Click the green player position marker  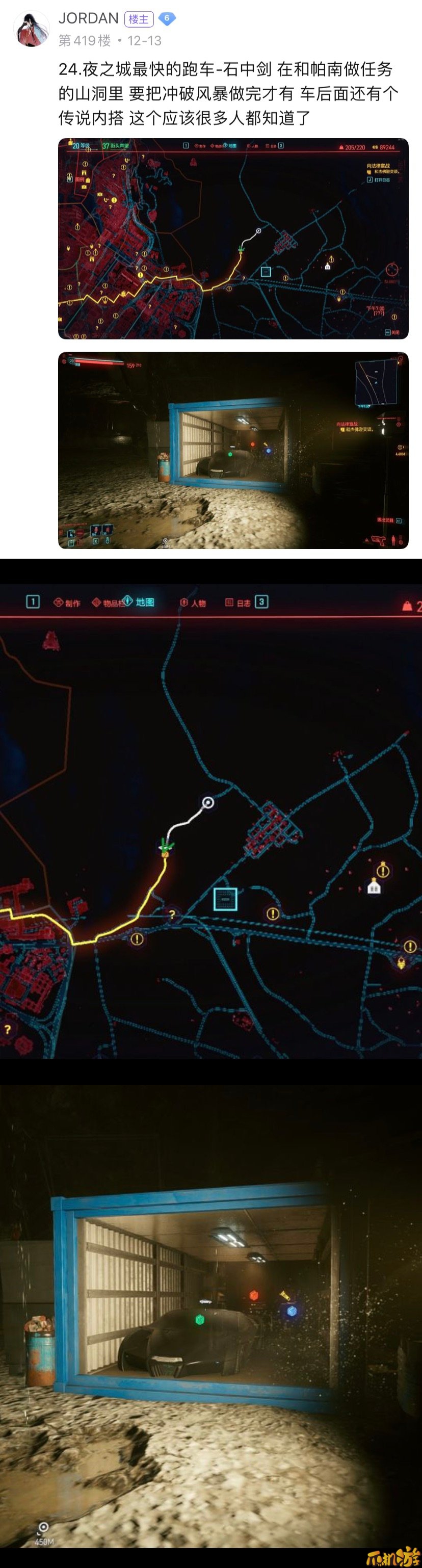(x=165, y=846)
